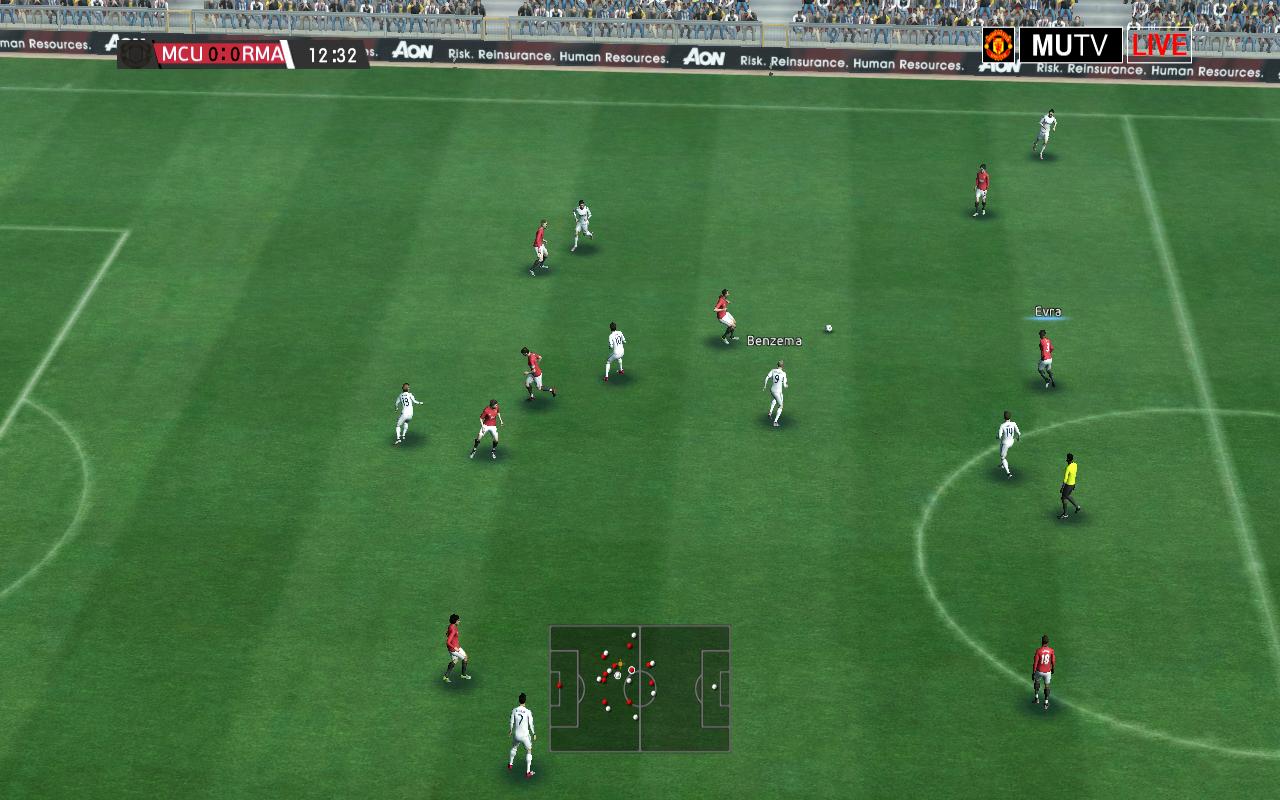Screen dimensions: 1280x800
Task: Click the MUTV channel logo
Action: [x=1070, y=45]
